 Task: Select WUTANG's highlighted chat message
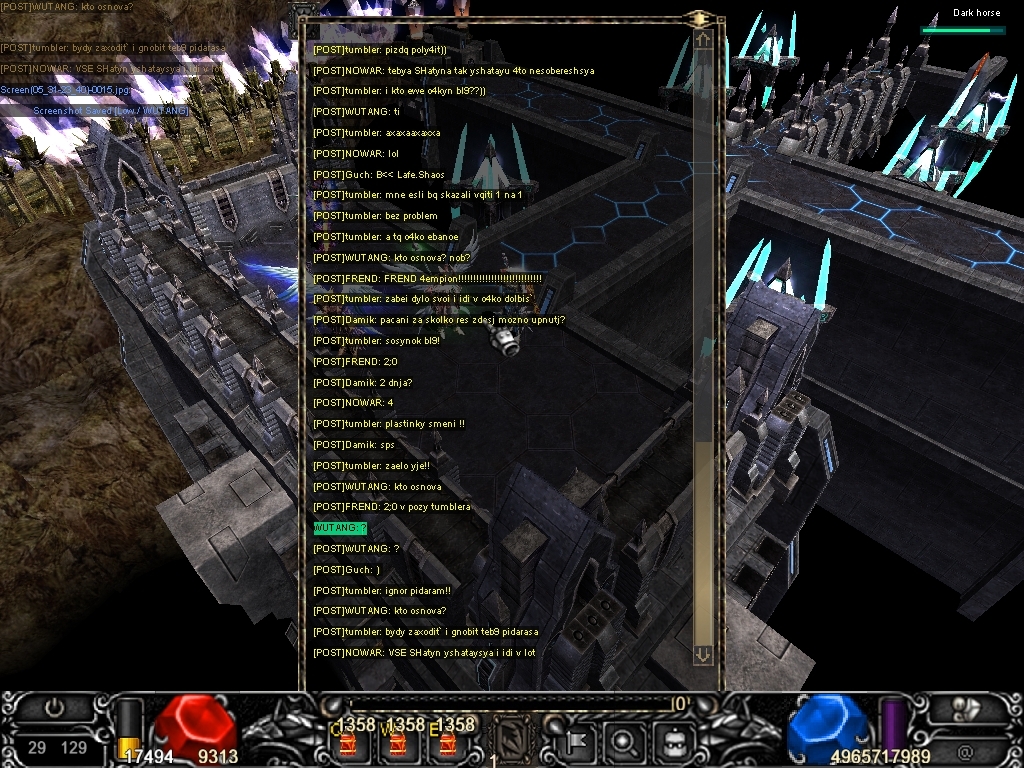[340, 528]
